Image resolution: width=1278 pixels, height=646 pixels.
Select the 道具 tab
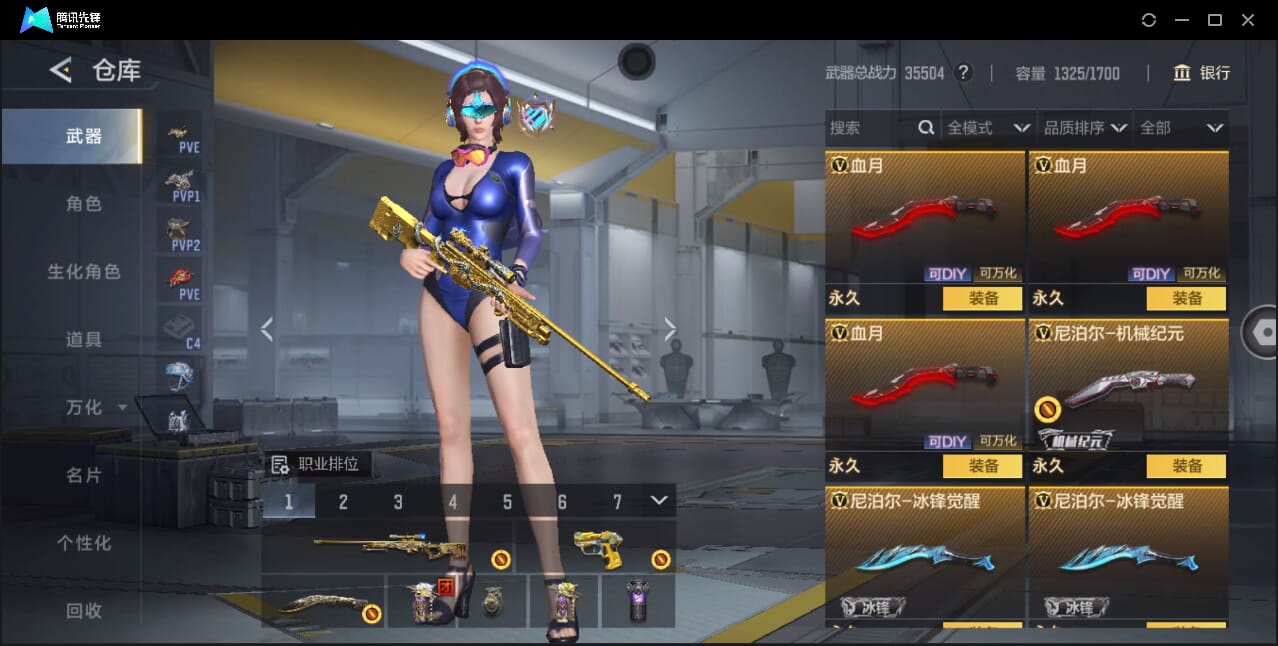click(84, 340)
